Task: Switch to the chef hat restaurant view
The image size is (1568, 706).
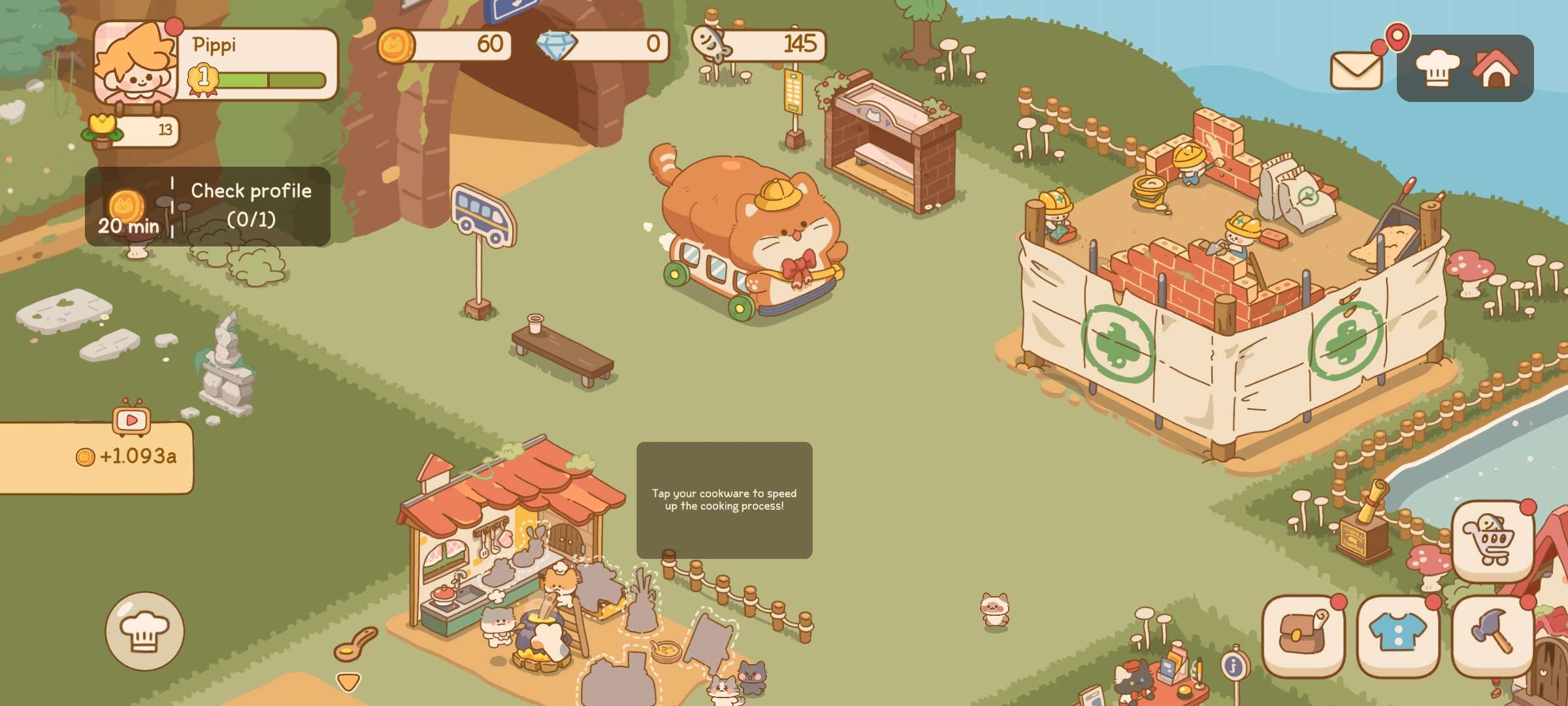Action: click(x=1437, y=68)
